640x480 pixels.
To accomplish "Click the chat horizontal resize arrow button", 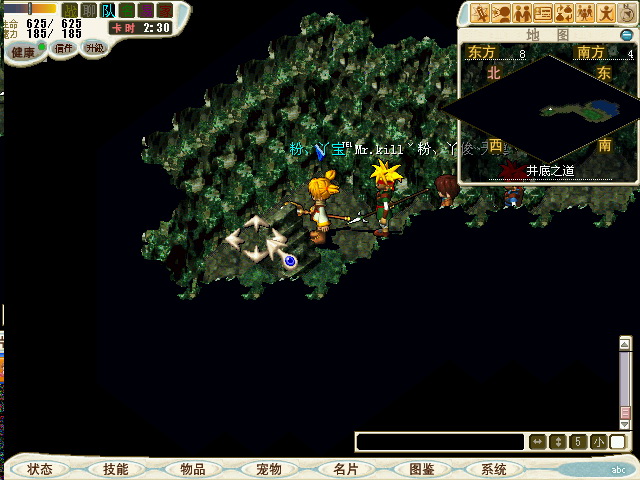I will [537, 442].
